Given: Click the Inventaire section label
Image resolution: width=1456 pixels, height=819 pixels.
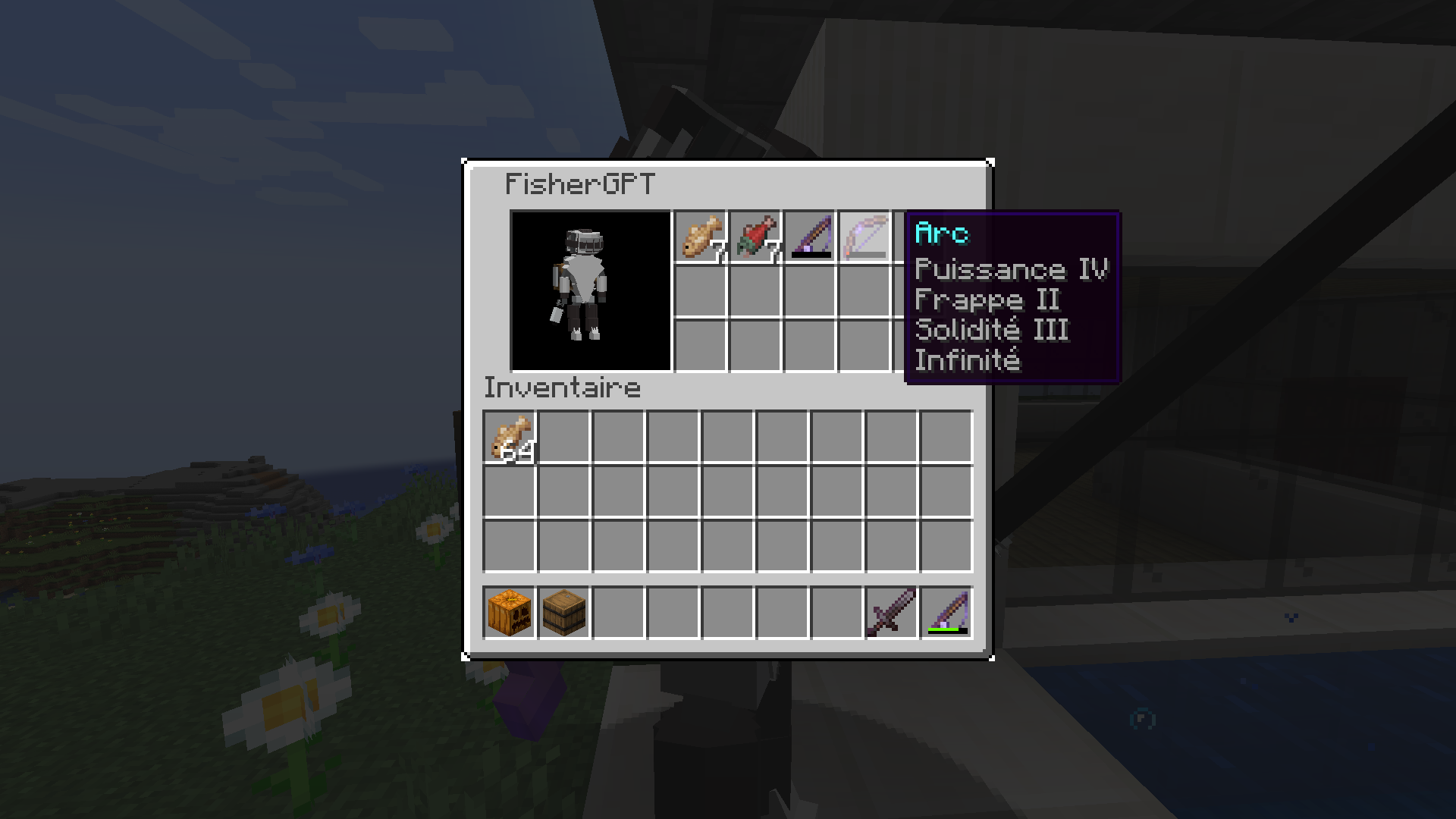Looking at the screenshot, I should 561,388.
